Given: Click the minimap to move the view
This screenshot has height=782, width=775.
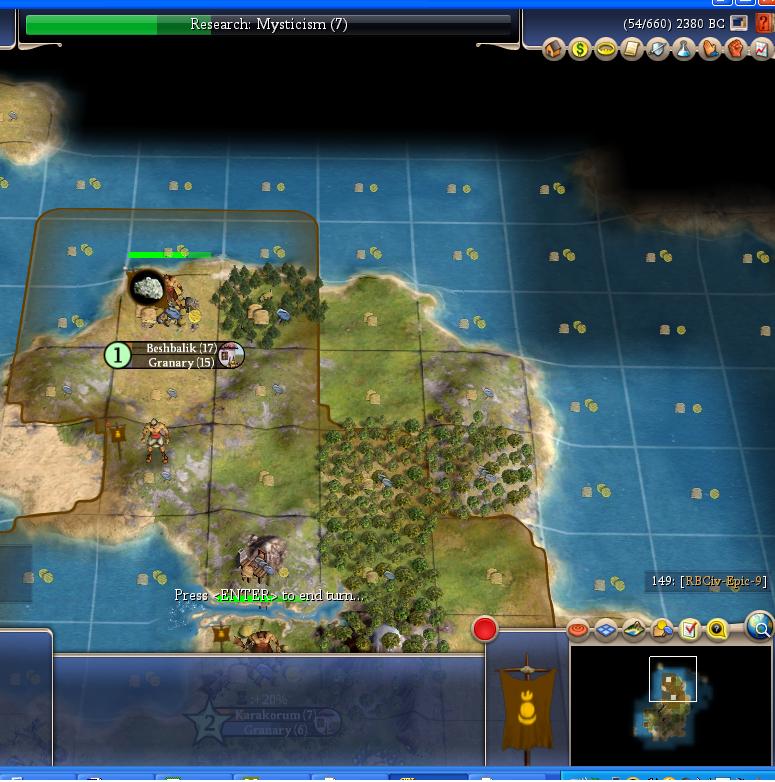Looking at the screenshot, I should point(672,700).
